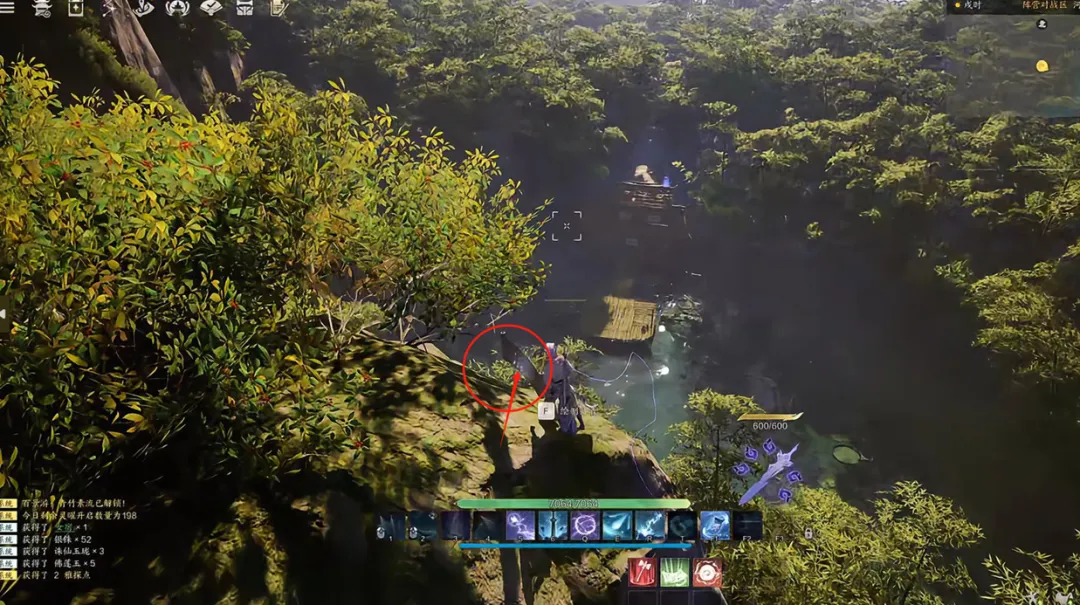Use the streaking comet skill on E
The image size is (1080, 605).
(617, 526)
